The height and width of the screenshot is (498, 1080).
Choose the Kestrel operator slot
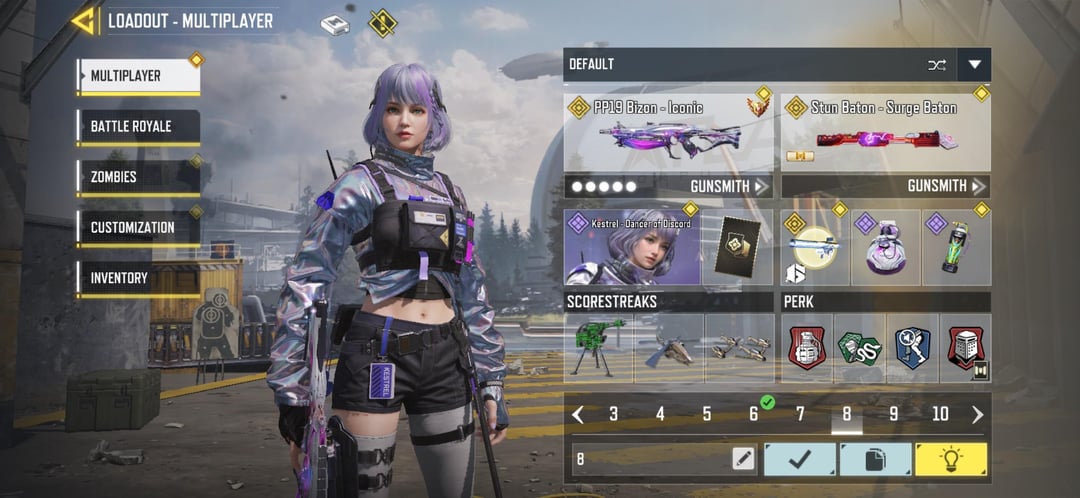(631, 246)
